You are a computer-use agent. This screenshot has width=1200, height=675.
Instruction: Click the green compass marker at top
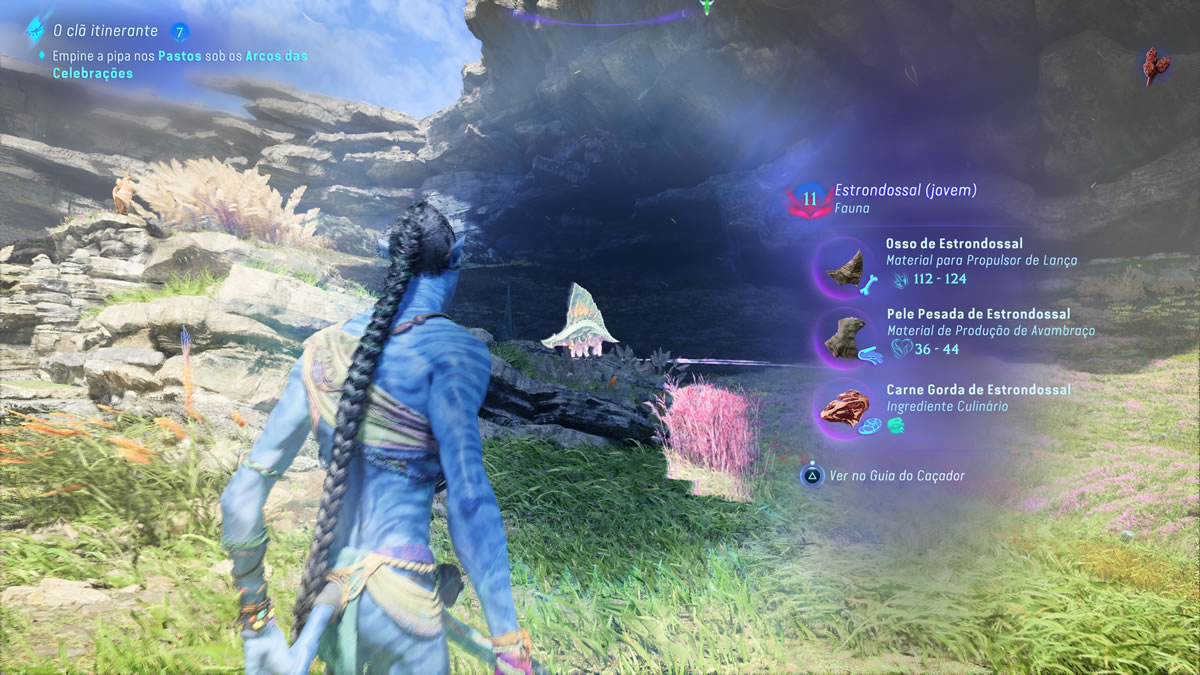click(x=707, y=8)
